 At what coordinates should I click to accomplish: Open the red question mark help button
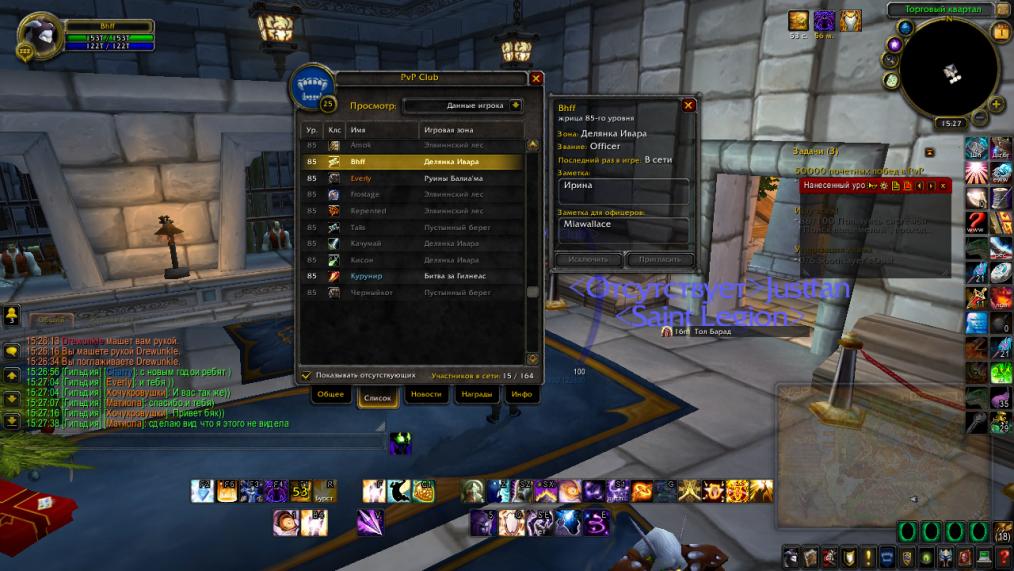click(x=1002, y=556)
